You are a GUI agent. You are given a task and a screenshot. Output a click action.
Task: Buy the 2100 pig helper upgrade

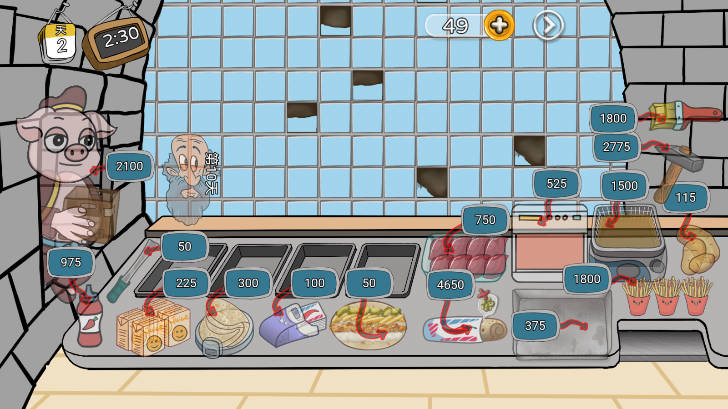pos(129,166)
